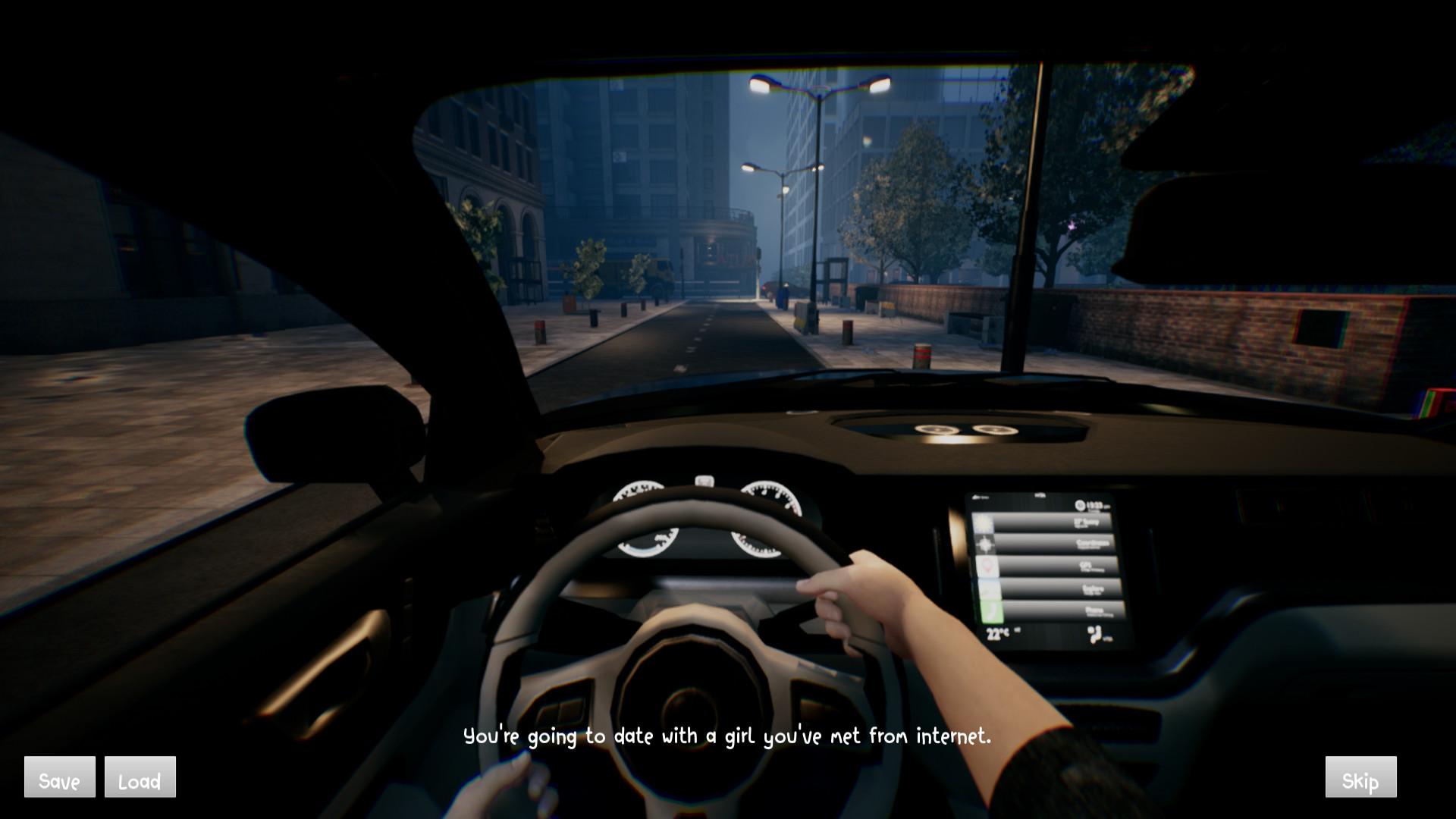Open the Load game menu
Viewport: 1456px width, 819px height.
(140, 777)
